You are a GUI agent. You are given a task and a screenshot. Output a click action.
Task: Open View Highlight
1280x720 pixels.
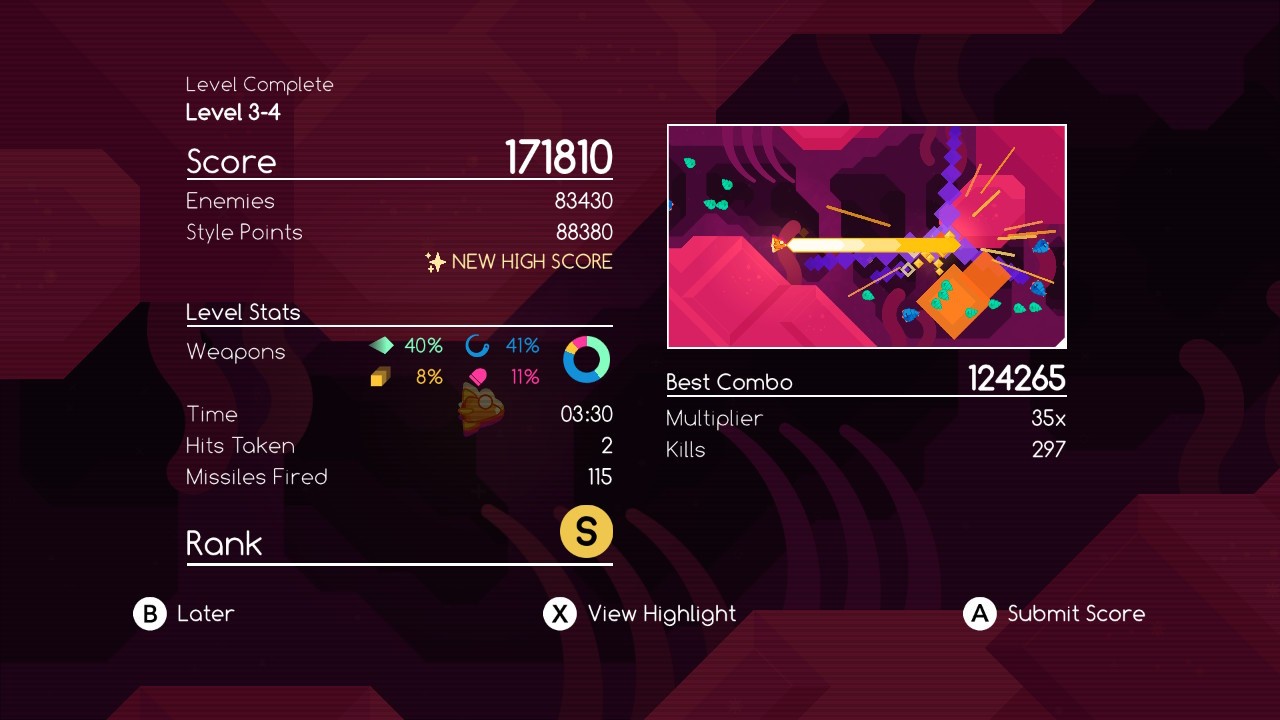tap(662, 614)
